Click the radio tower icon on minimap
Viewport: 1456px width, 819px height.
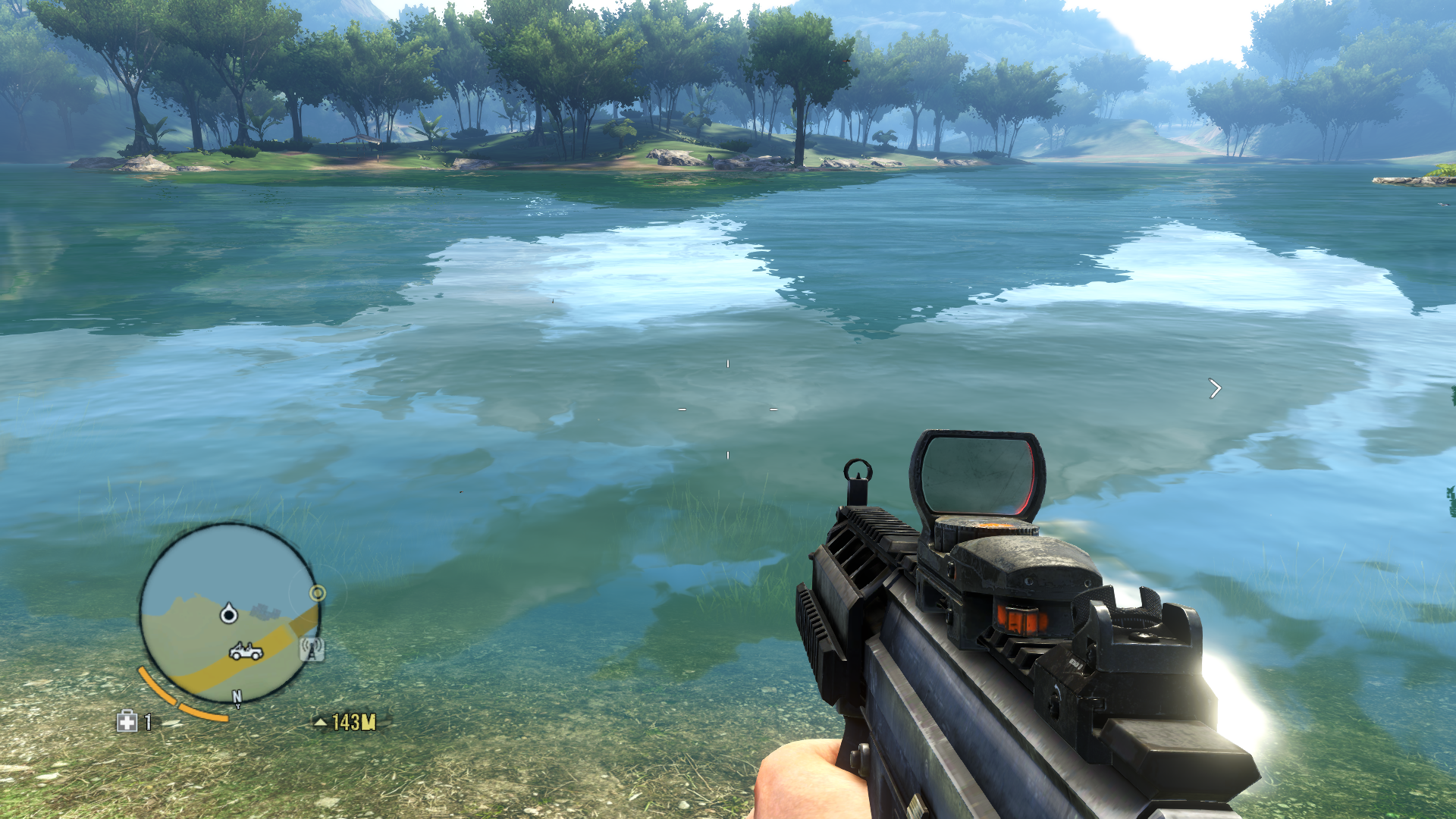pyautogui.click(x=312, y=649)
